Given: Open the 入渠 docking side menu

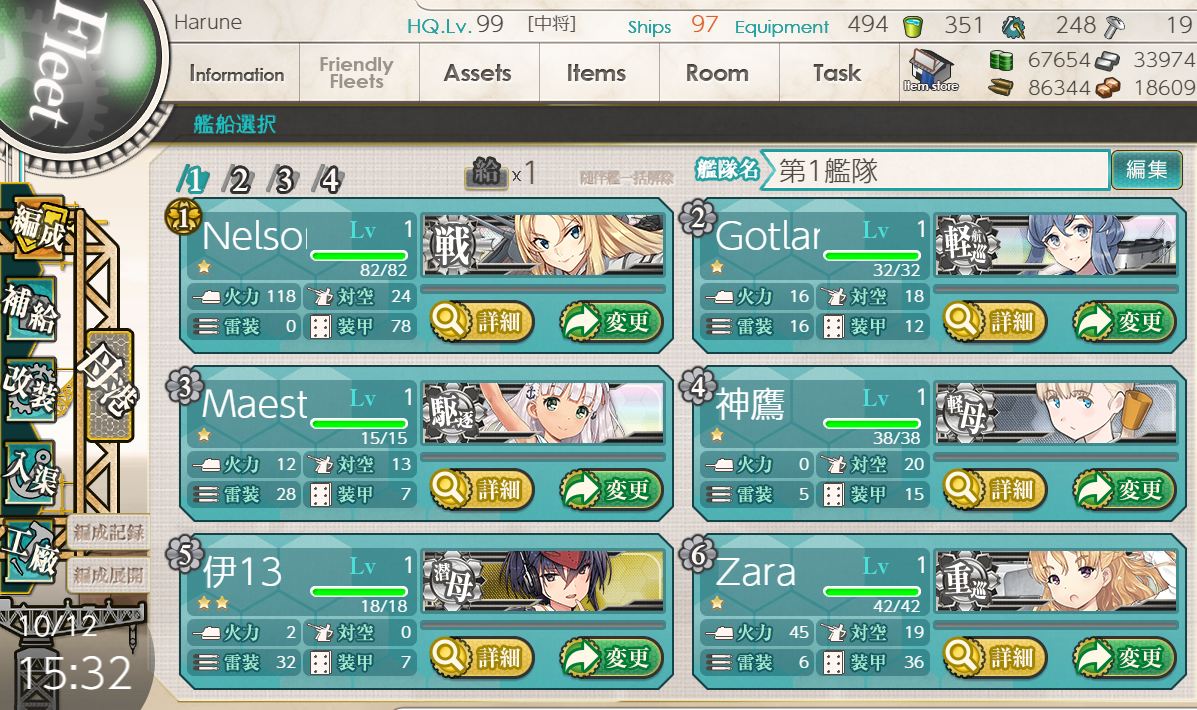Looking at the screenshot, I should [30, 468].
